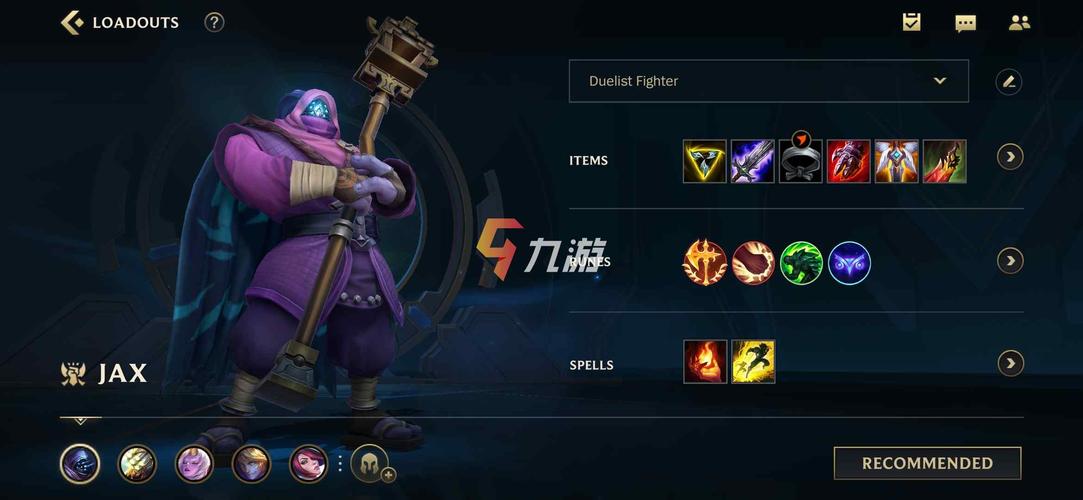Choose the Conqueror keystone rune
The height and width of the screenshot is (500, 1083).
(704, 263)
